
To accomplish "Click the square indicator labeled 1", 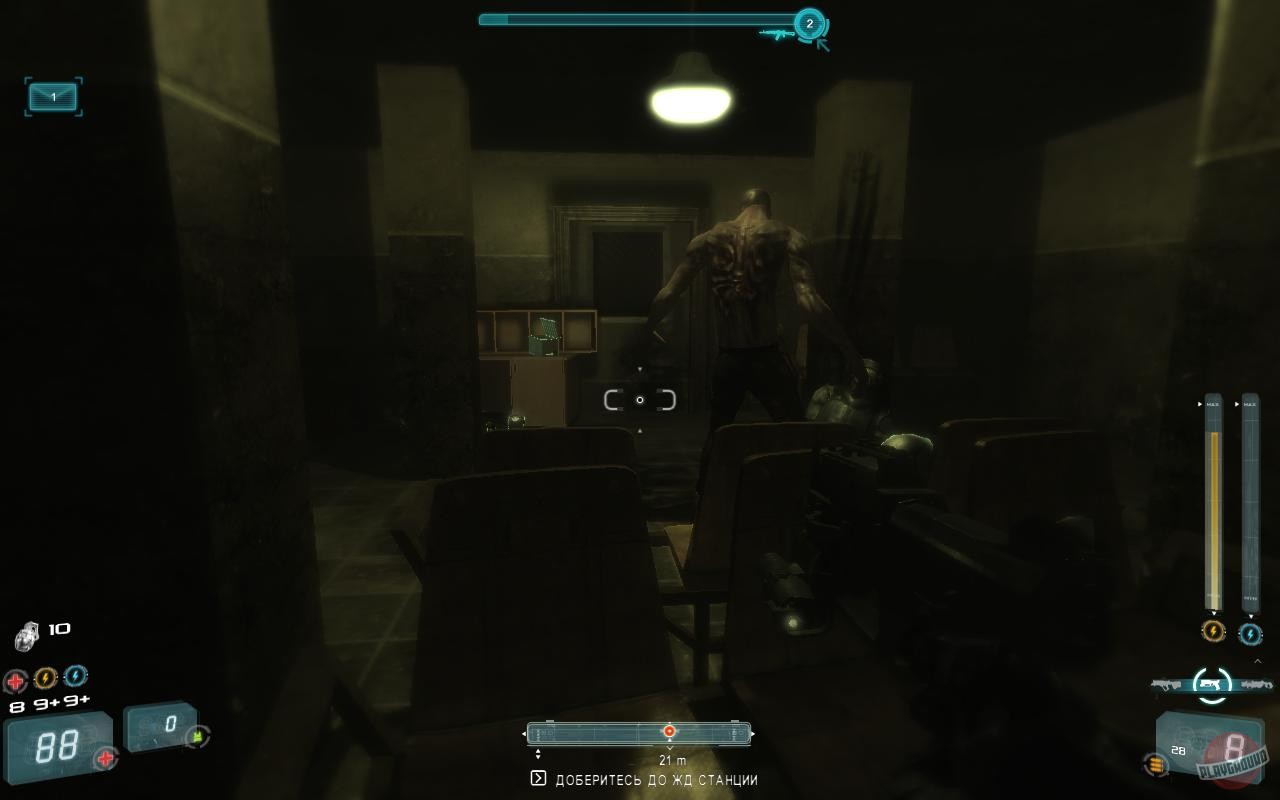I will 52,98.
